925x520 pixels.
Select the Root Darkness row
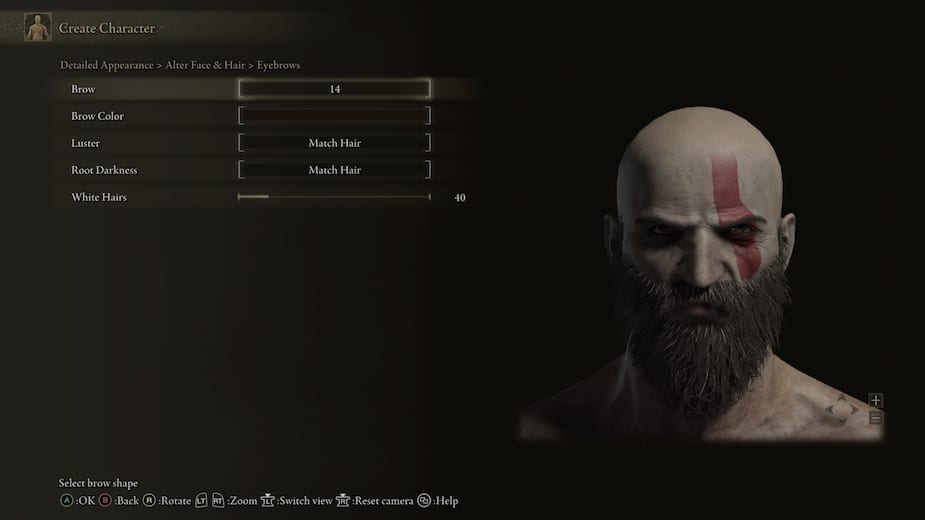(334, 170)
